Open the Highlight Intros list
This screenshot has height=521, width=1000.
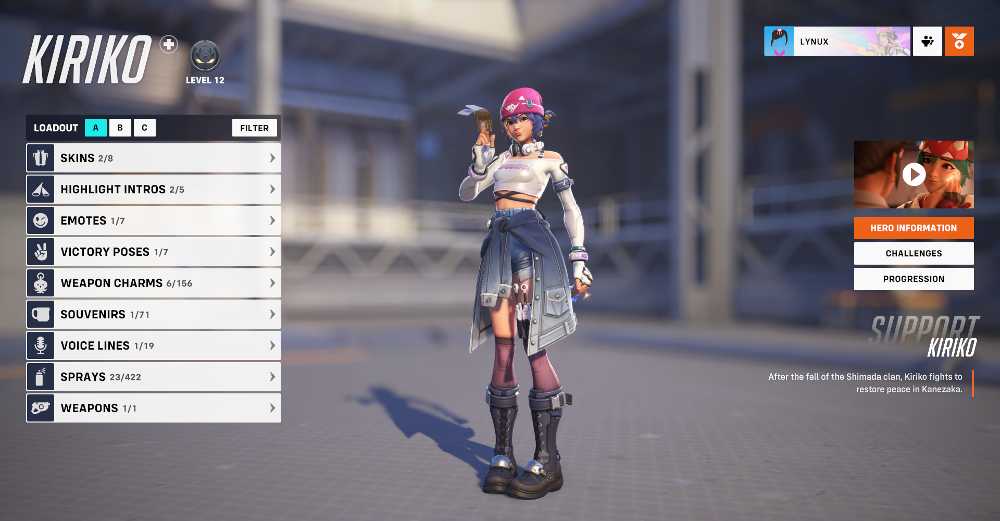pyautogui.click(x=153, y=189)
